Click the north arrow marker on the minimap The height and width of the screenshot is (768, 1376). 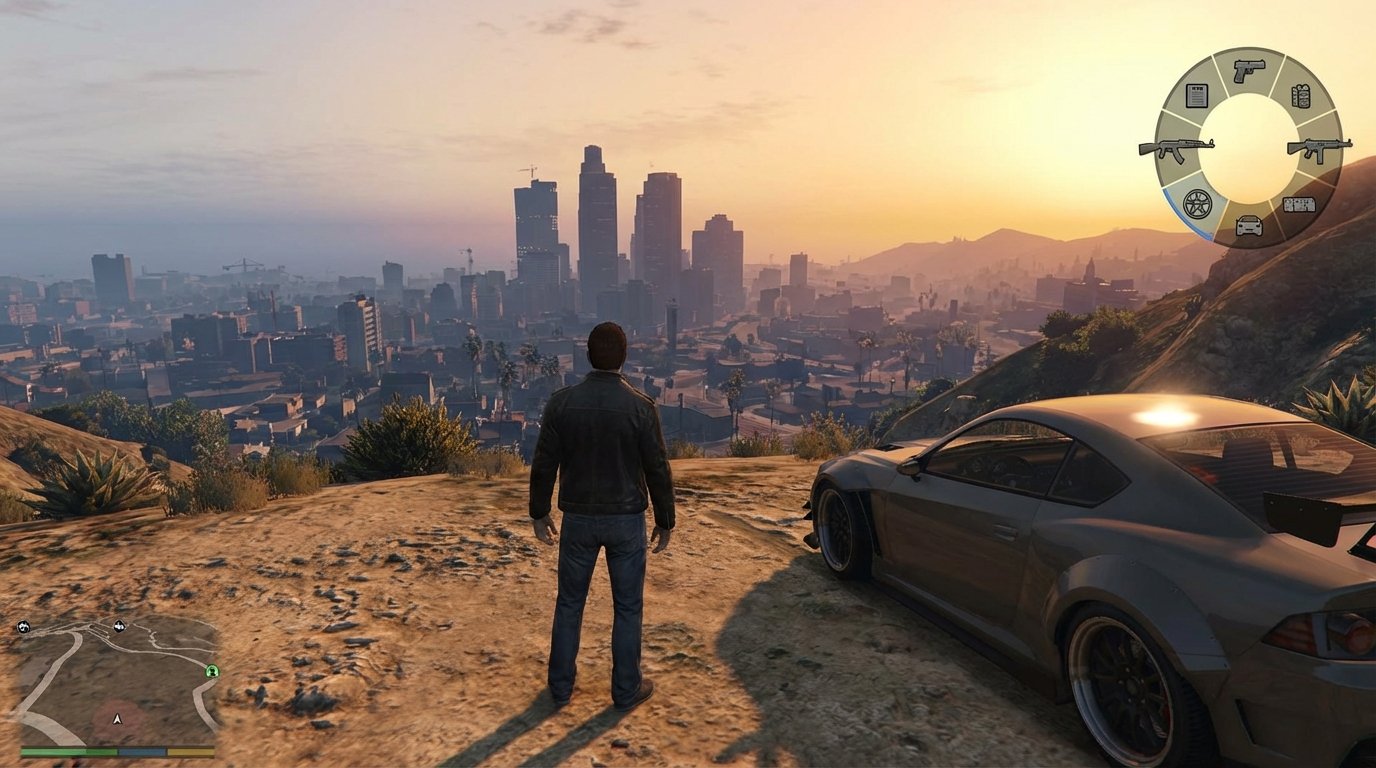pos(117,719)
